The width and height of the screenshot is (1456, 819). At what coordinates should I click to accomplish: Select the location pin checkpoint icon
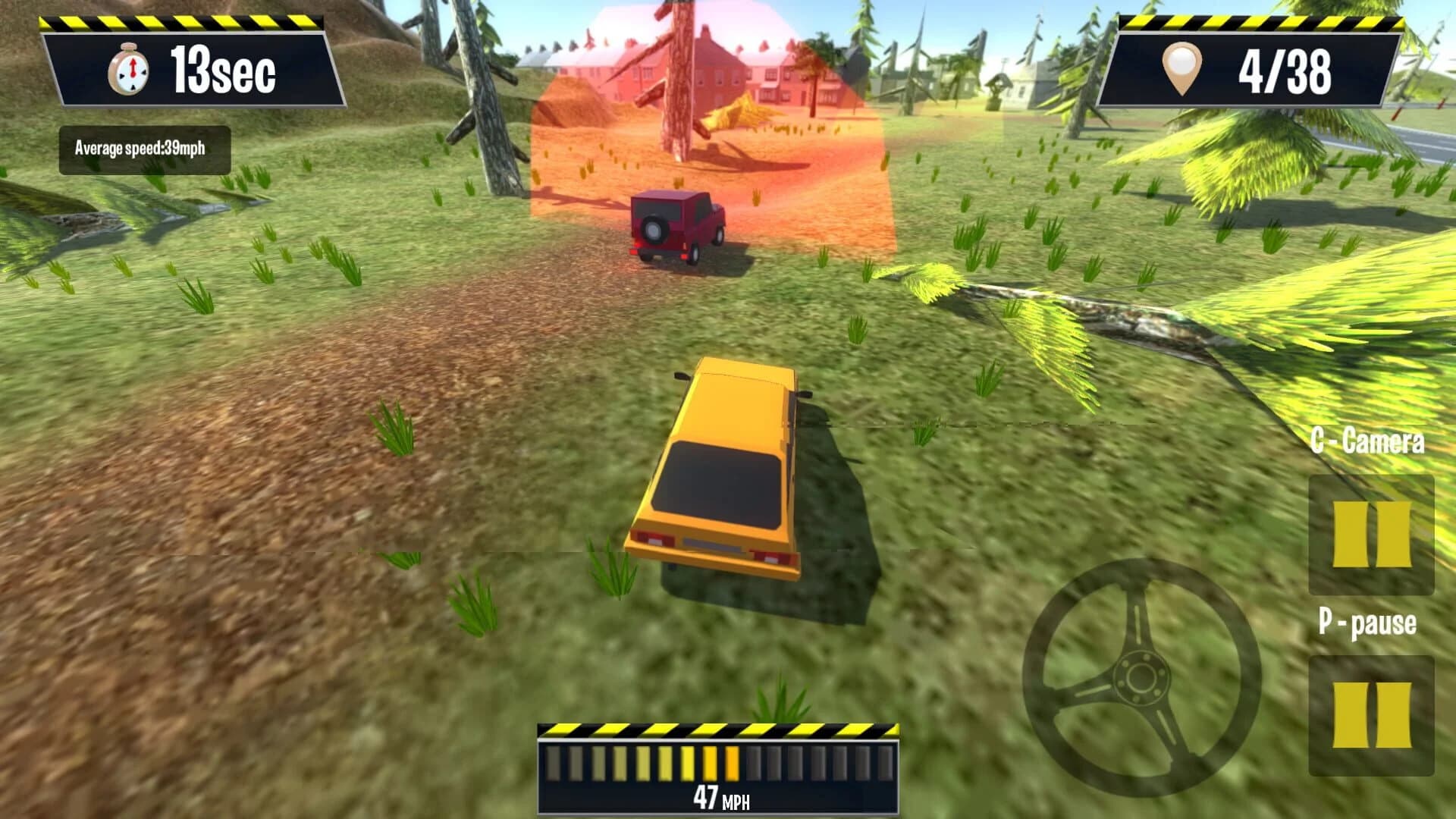[1181, 68]
